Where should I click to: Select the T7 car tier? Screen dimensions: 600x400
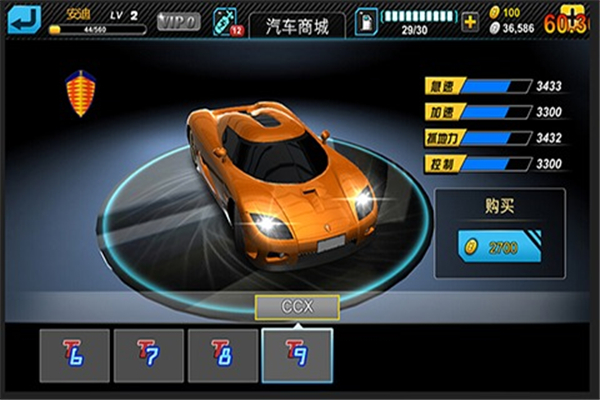coord(148,352)
